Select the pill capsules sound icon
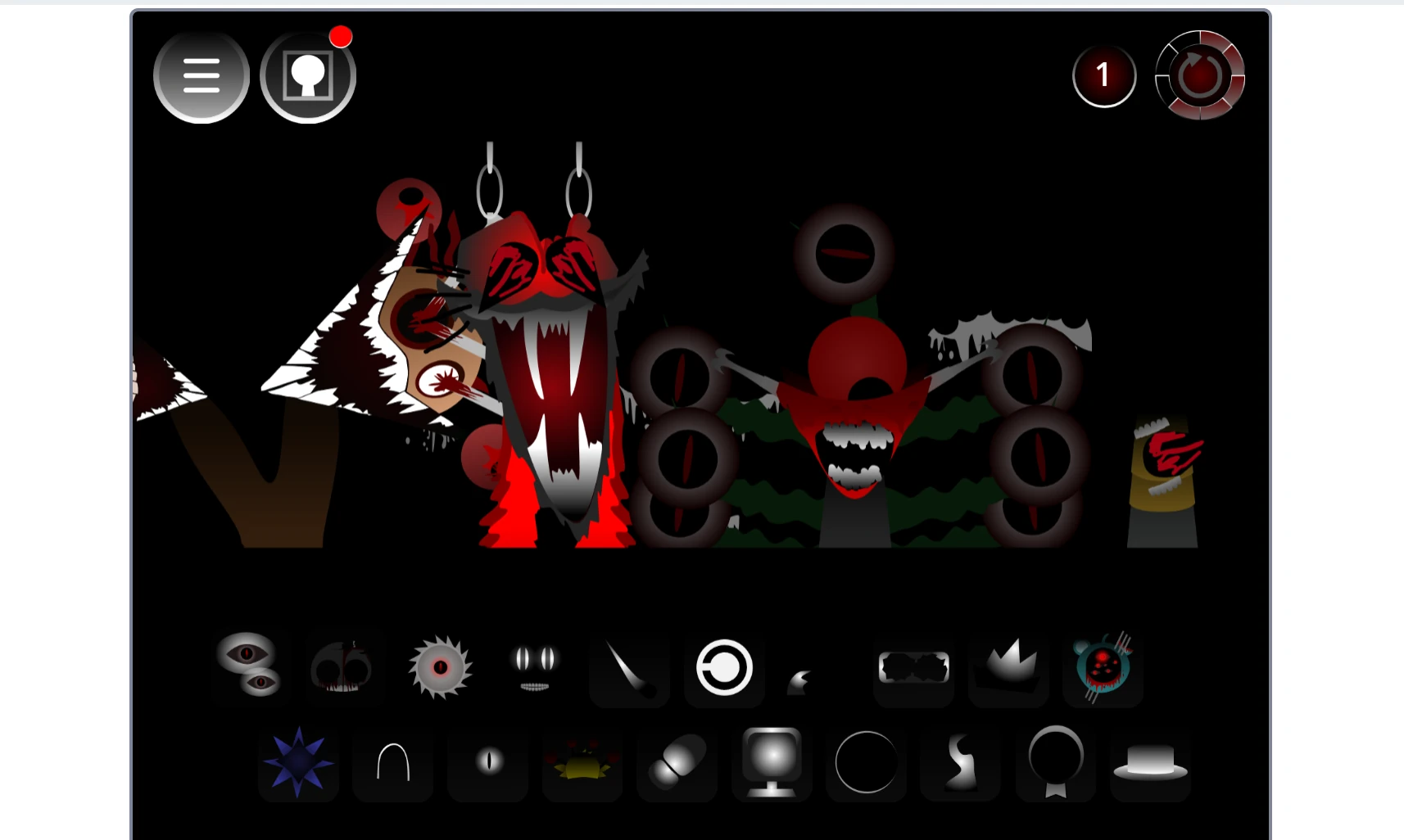1404x840 pixels. click(x=677, y=764)
